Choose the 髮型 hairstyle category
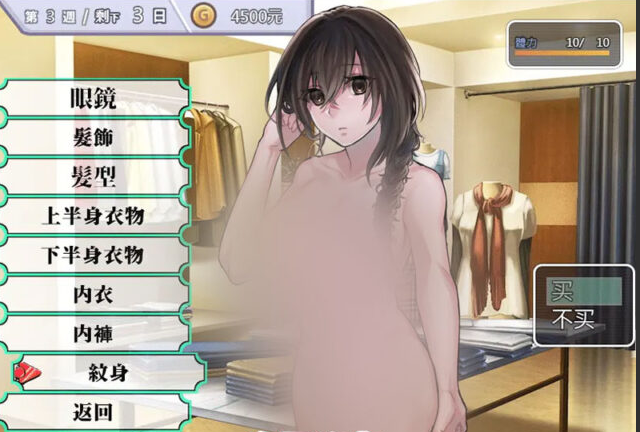This screenshot has width=640, height=432. tap(93, 176)
